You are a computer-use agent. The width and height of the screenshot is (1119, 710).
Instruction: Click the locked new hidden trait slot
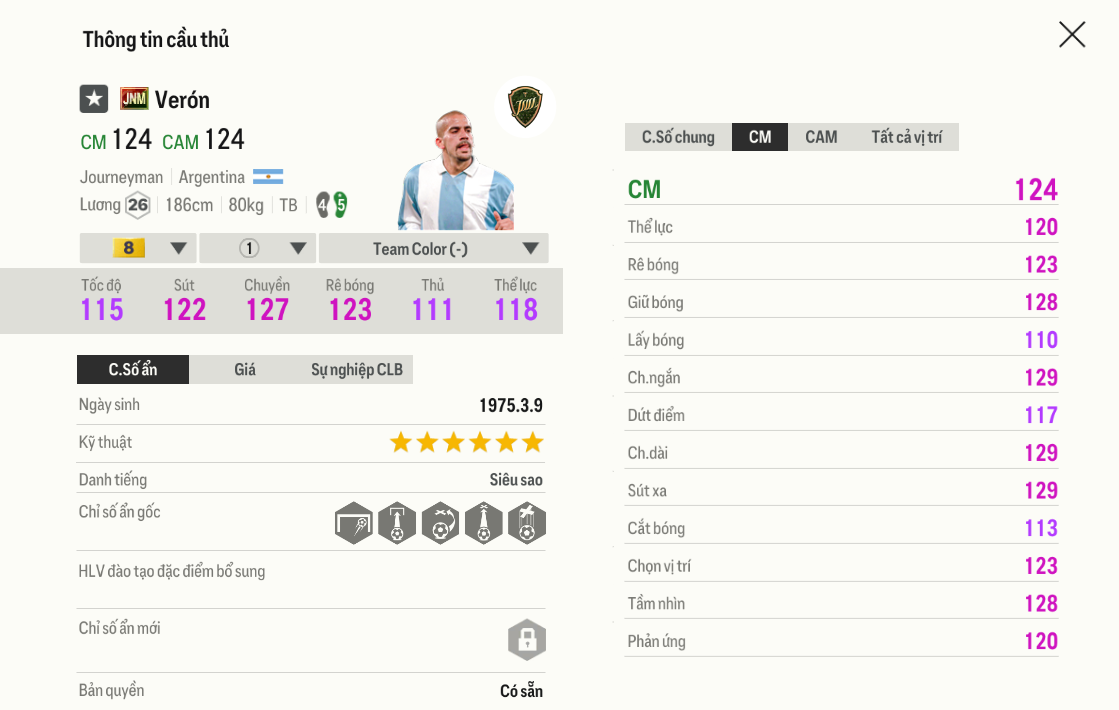click(x=527, y=640)
